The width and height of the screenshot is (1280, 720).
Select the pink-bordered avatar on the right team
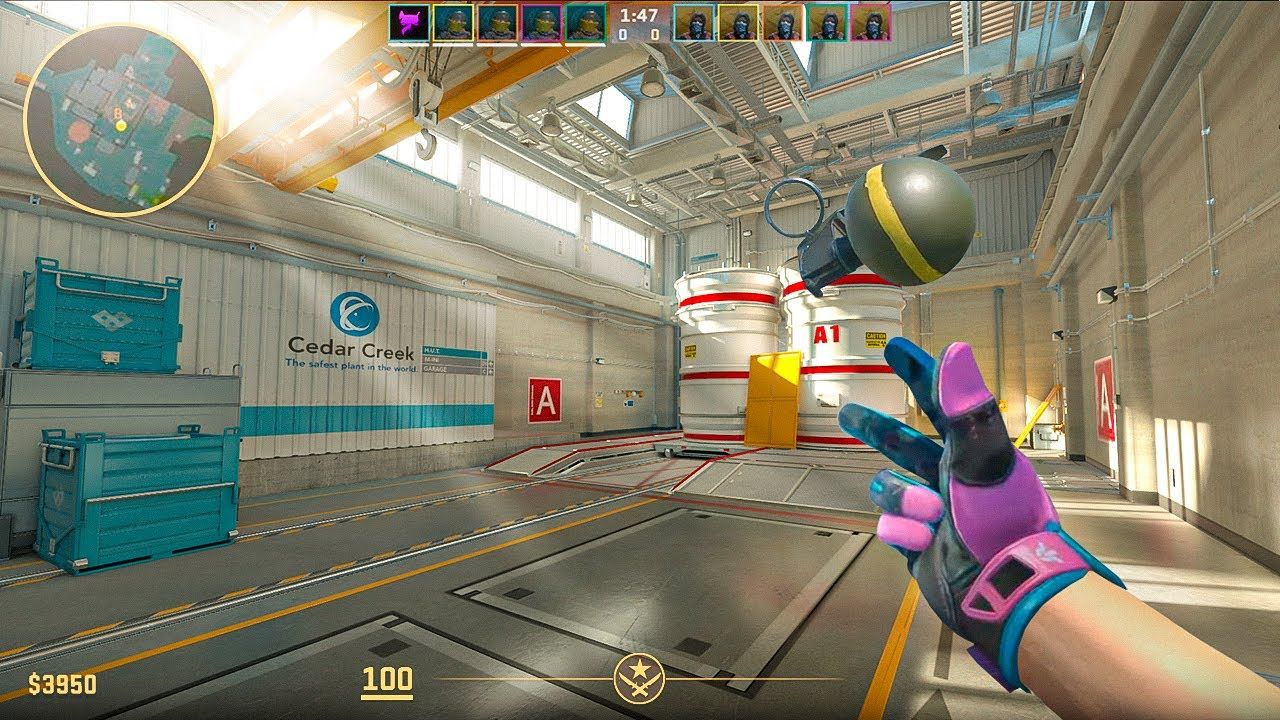[x=872, y=23]
